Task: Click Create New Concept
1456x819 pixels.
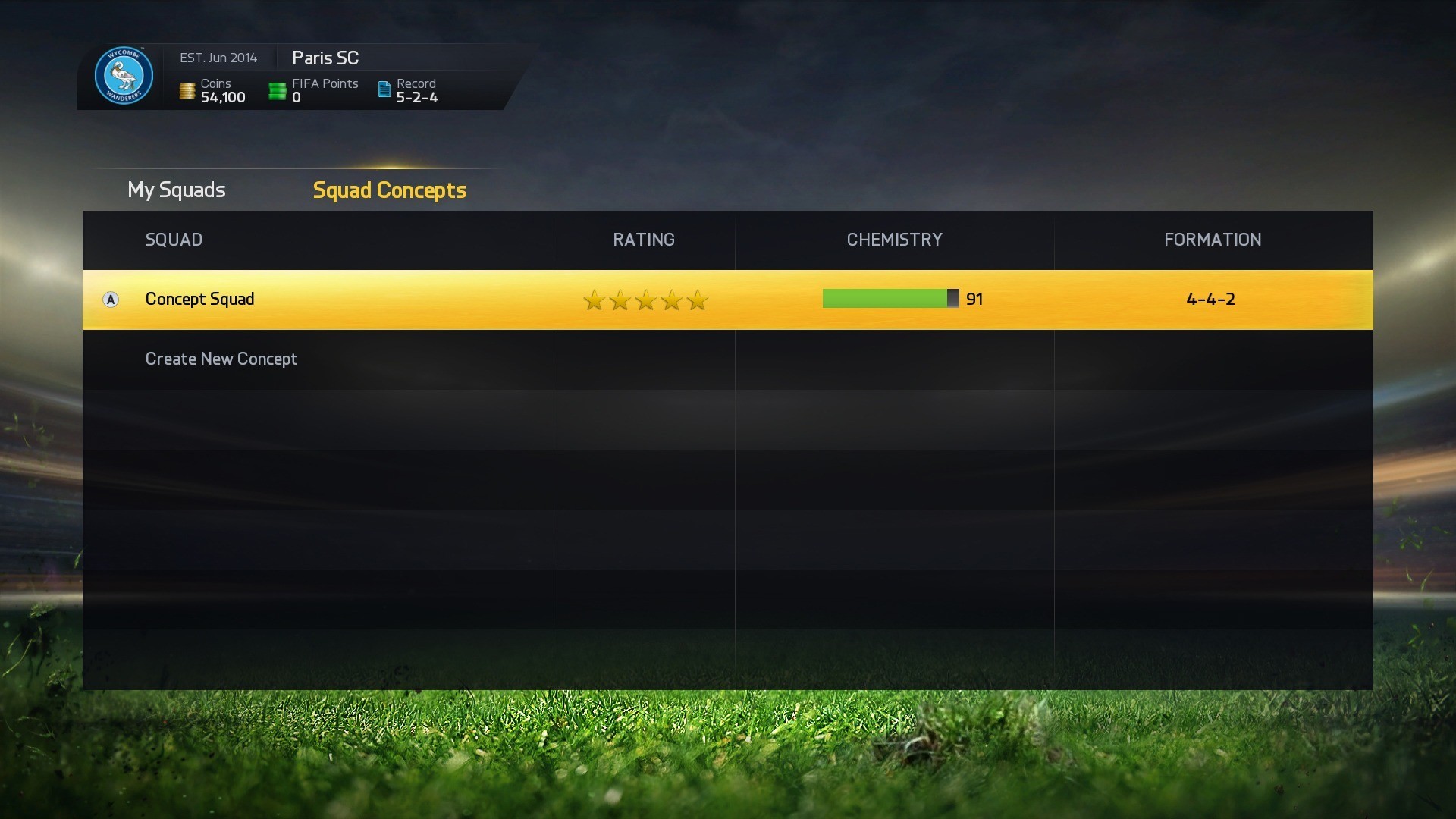Action: tap(221, 359)
